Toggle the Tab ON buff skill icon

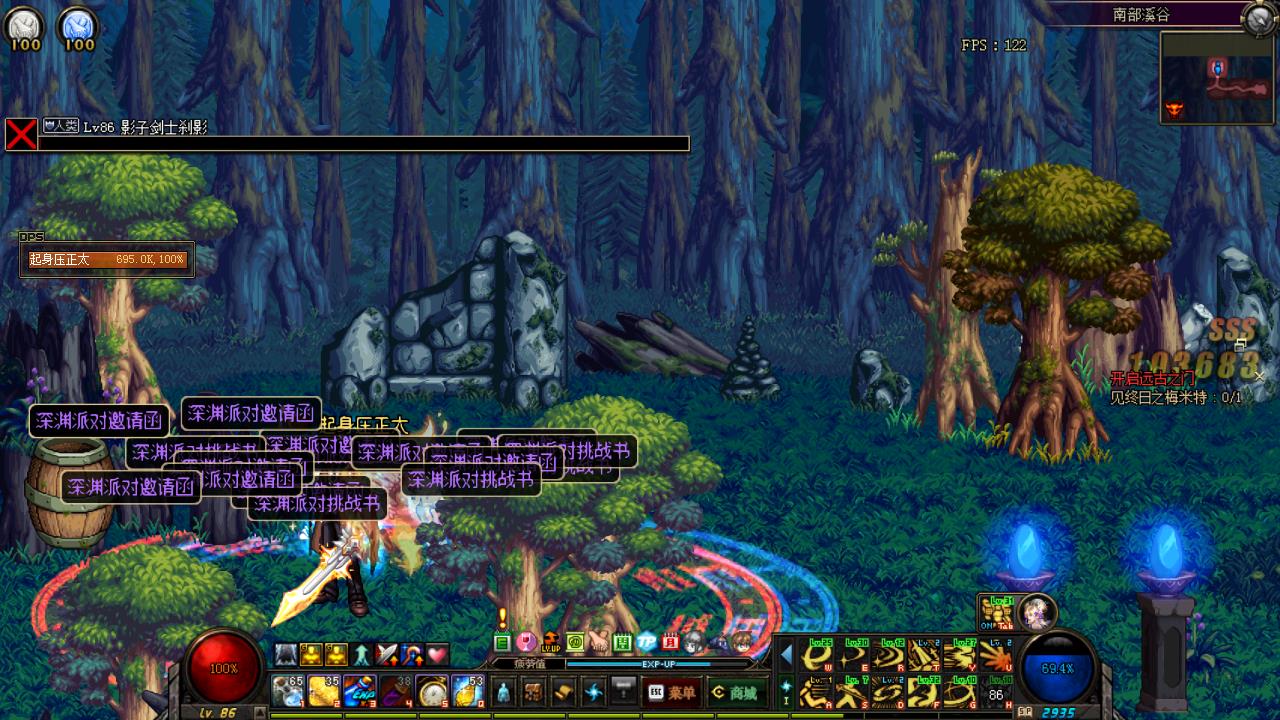point(995,611)
